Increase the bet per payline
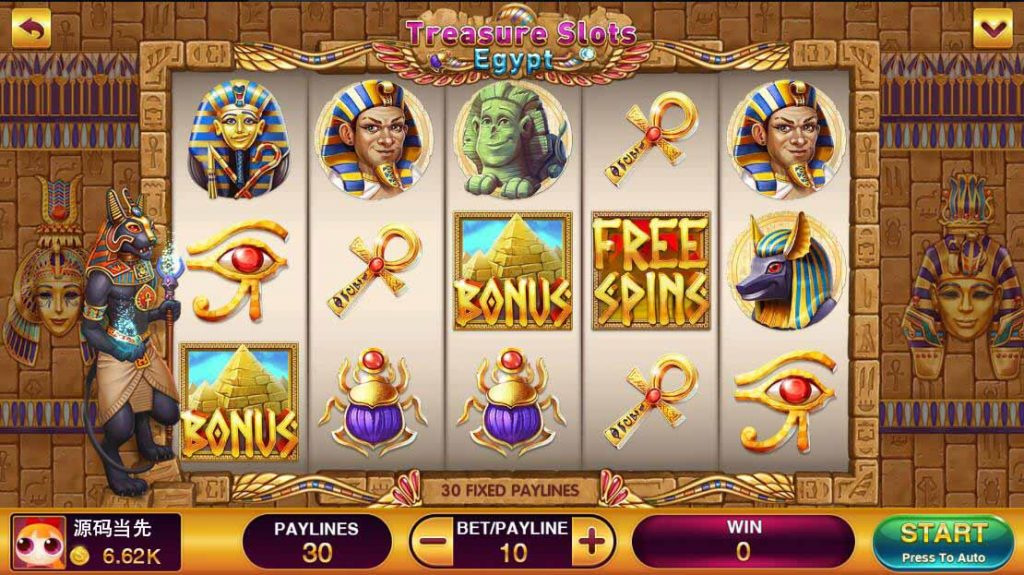 [593, 543]
